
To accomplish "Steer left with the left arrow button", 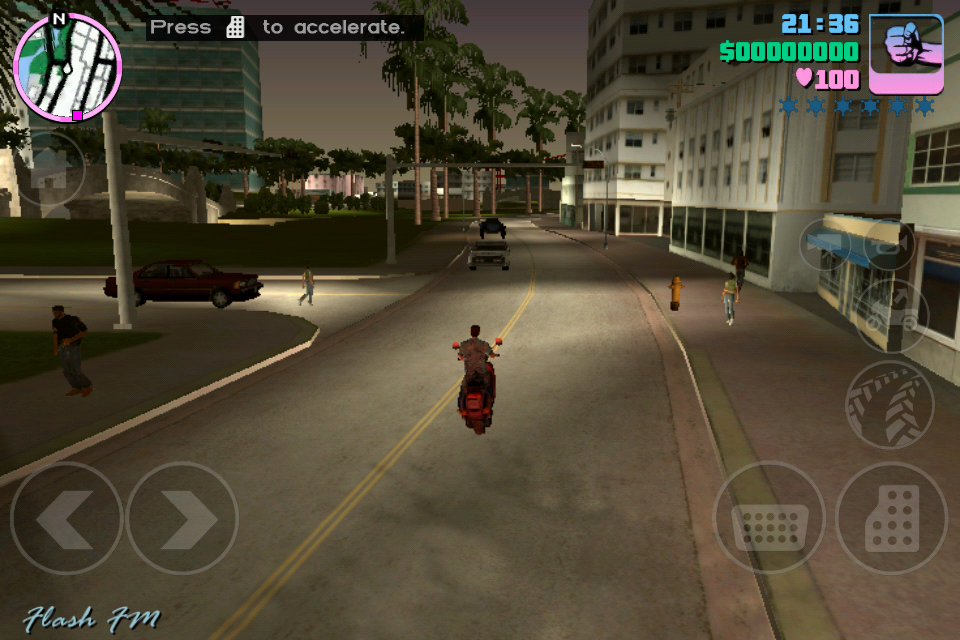I will tap(66, 518).
